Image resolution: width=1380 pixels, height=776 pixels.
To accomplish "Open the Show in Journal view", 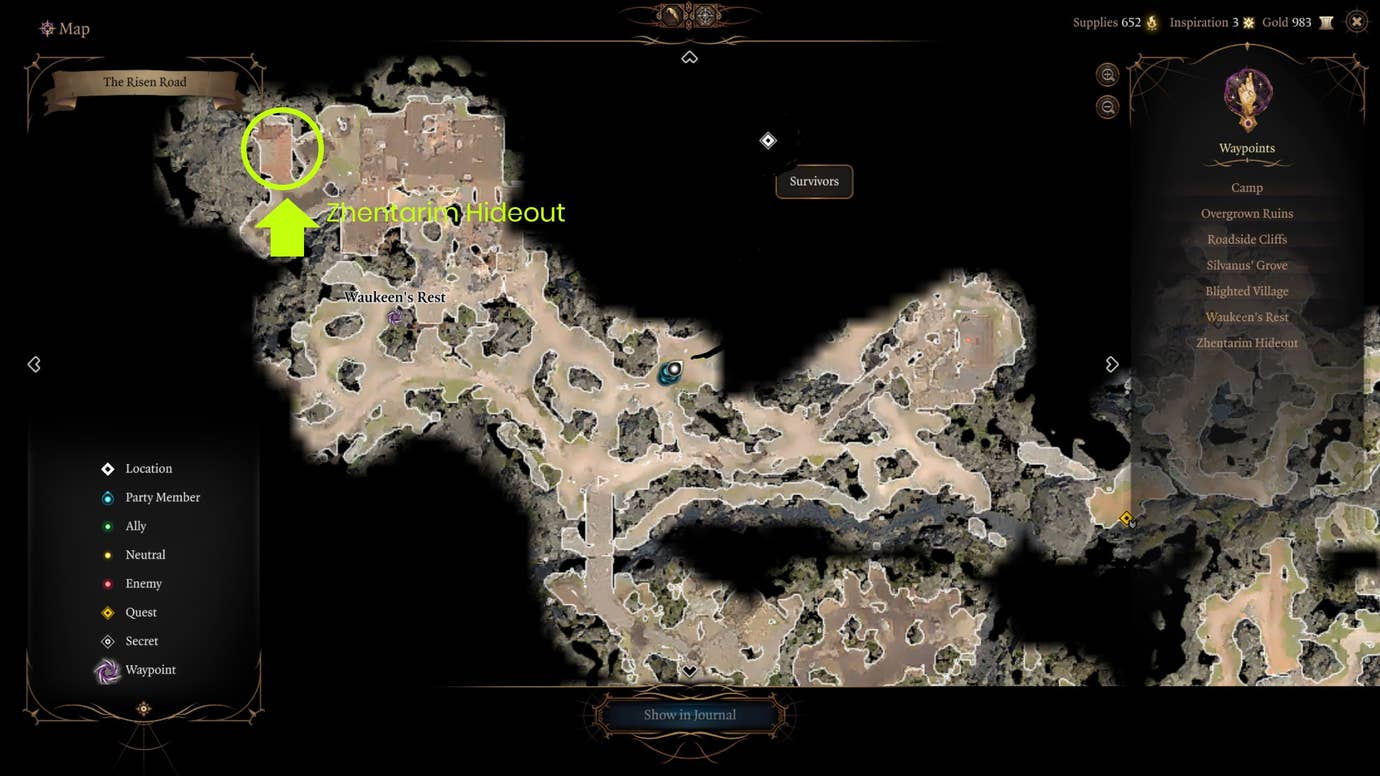I will [x=690, y=714].
